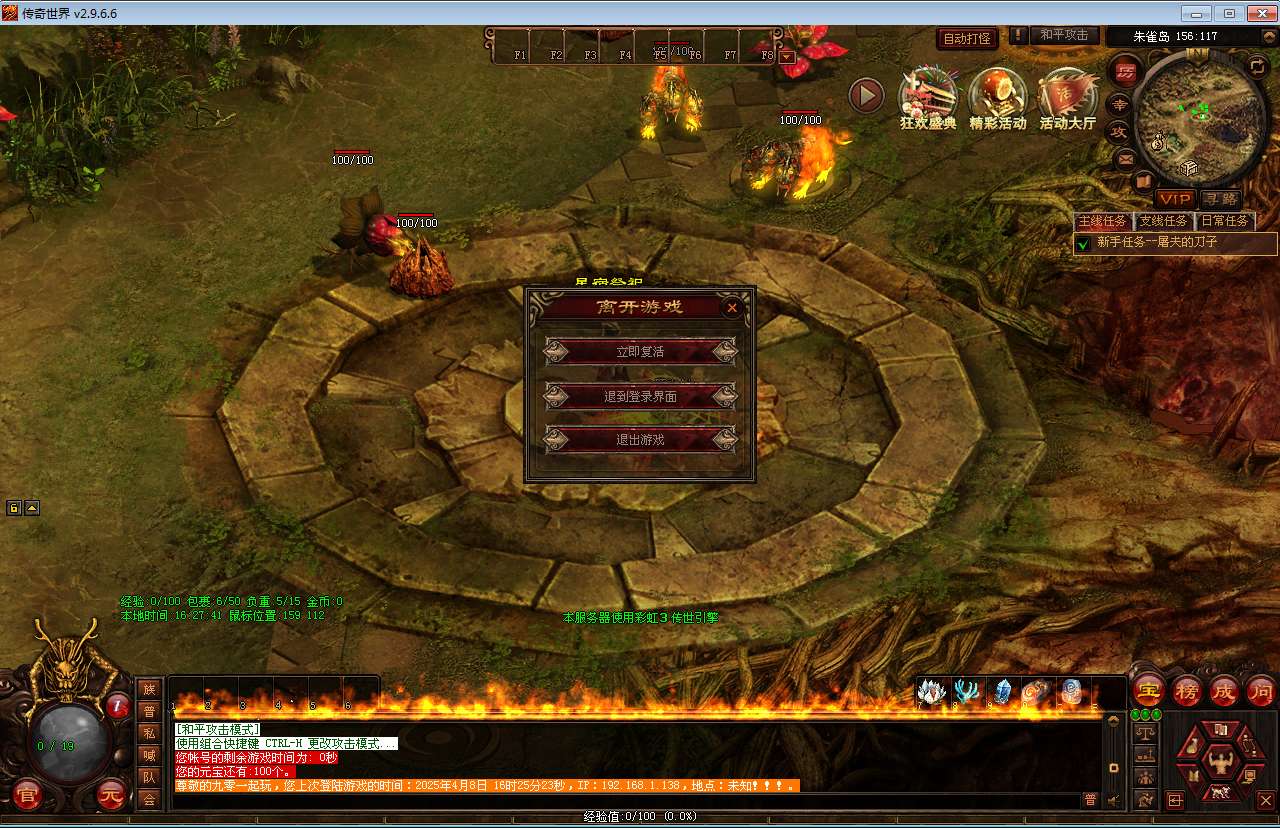This screenshot has height=828, width=1280.
Task: Switch chat to the 族 clan channel
Action: (149, 689)
